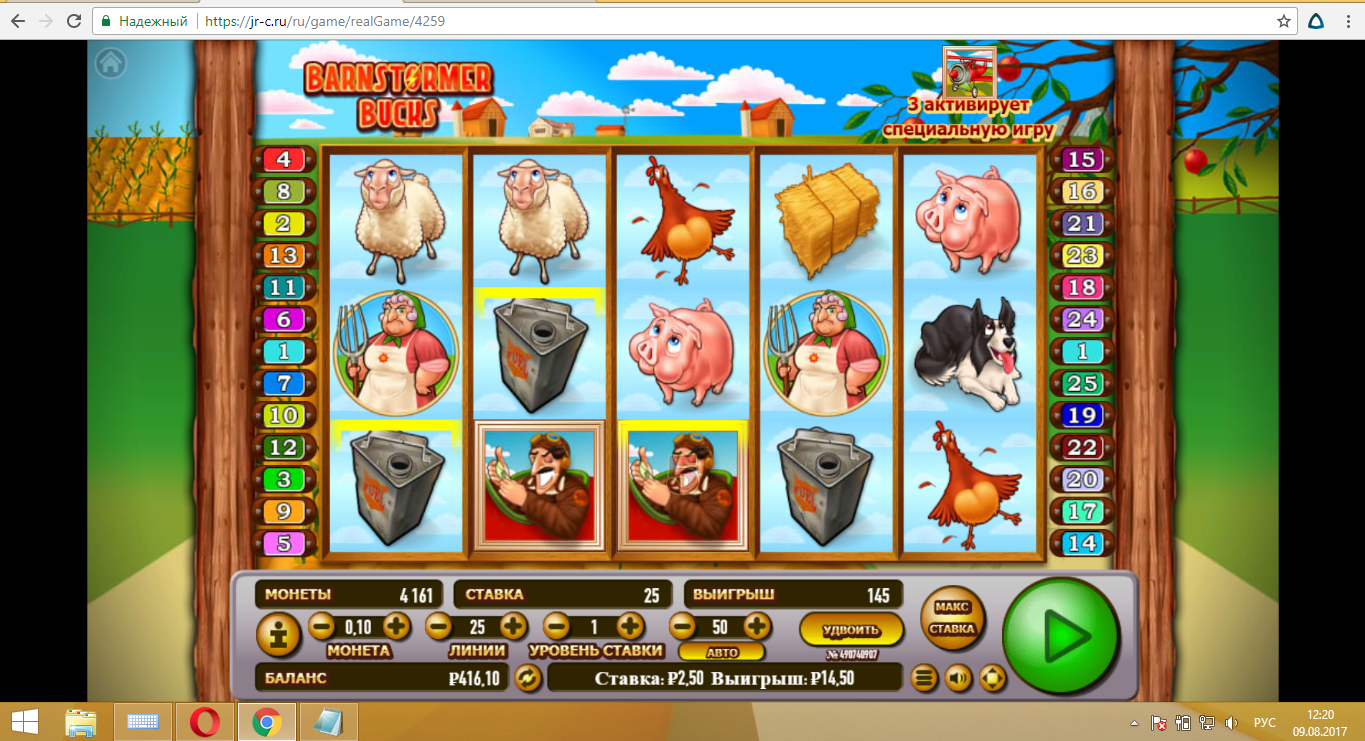Screen dimensions: 1365x741
Task: Refresh the balance with the circular arrows icon
Action: (x=527, y=678)
